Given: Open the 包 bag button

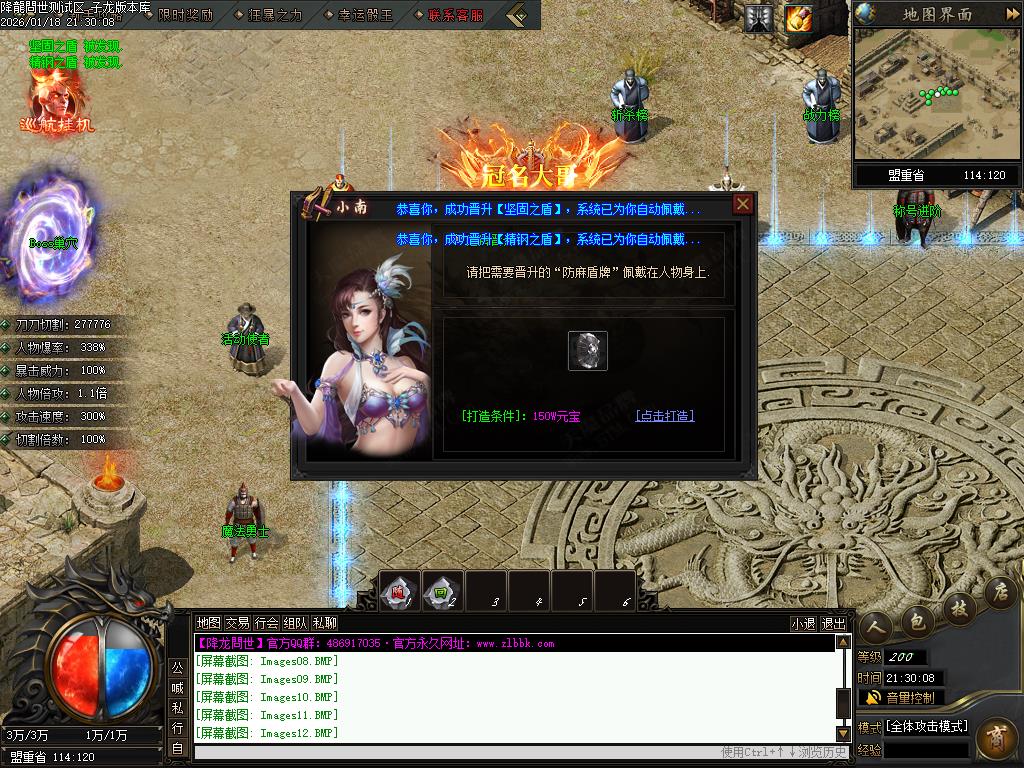Looking at the screenshot, I should pyautogui.click(x=915, y=622).
